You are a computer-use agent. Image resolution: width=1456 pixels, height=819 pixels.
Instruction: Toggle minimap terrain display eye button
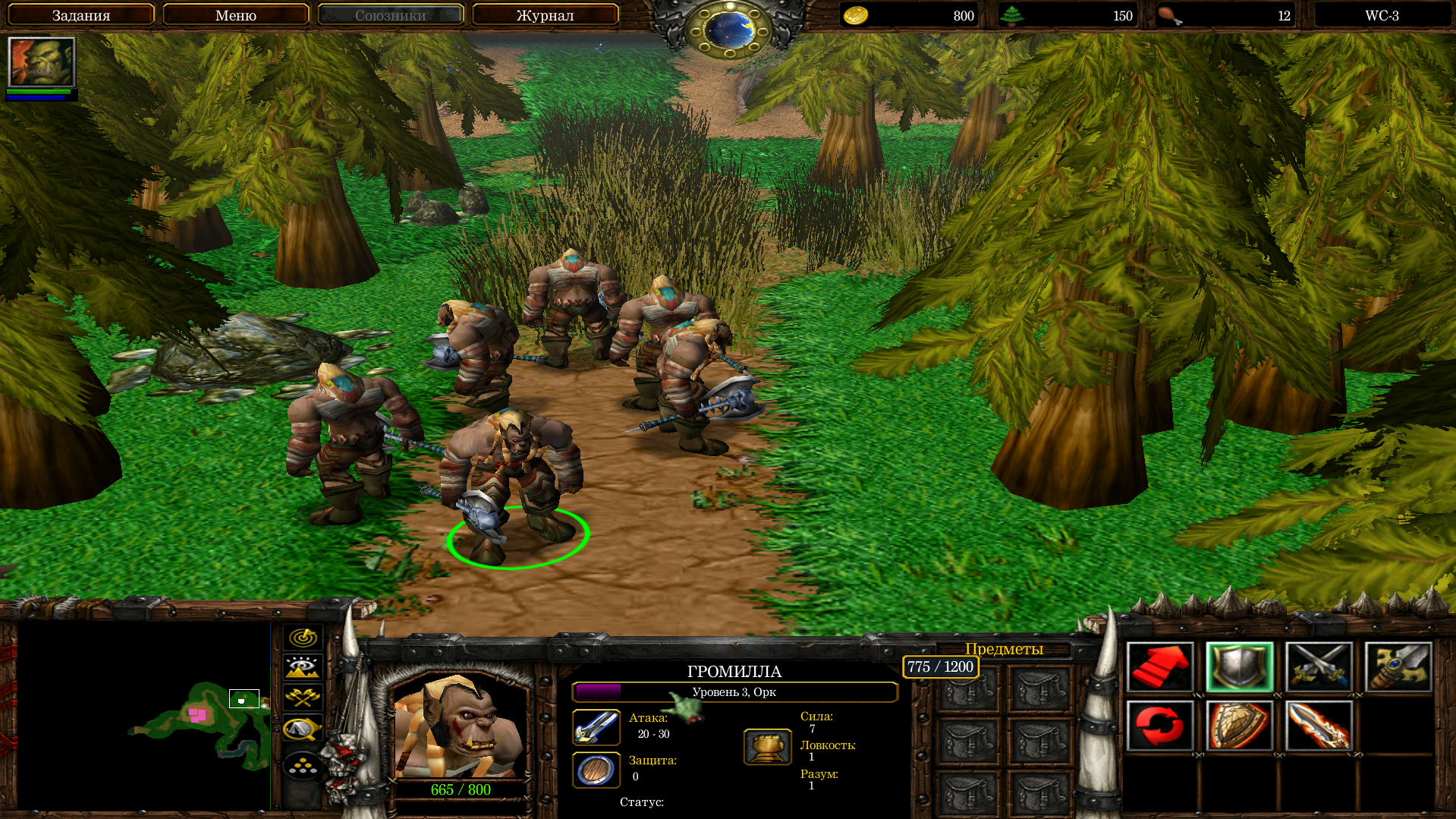pos(303,667)
